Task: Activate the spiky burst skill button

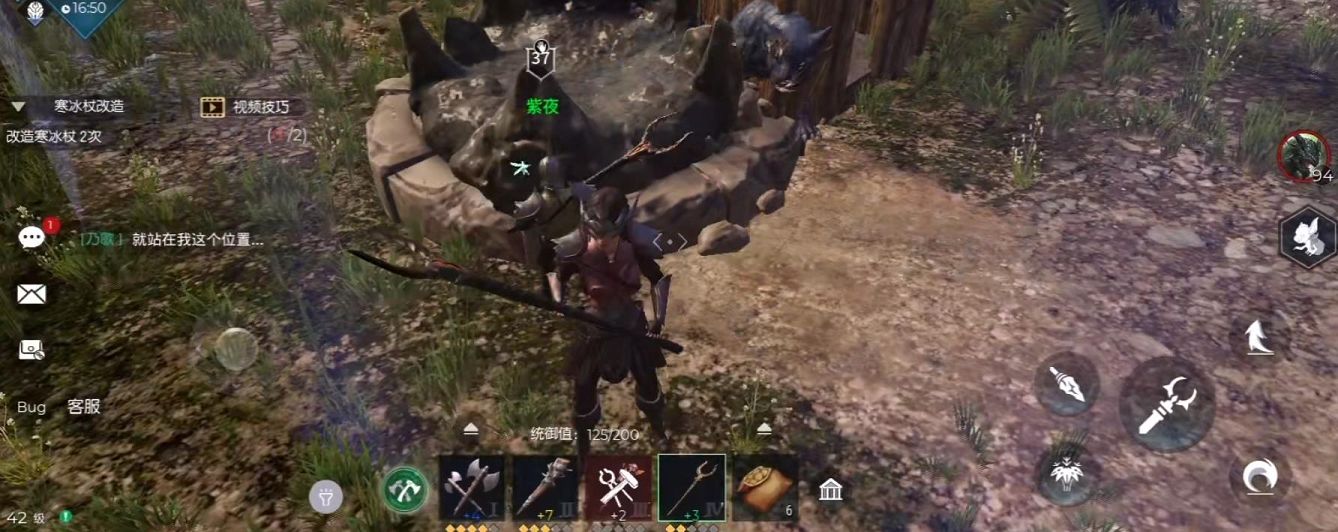Action: click(1066, 472)
